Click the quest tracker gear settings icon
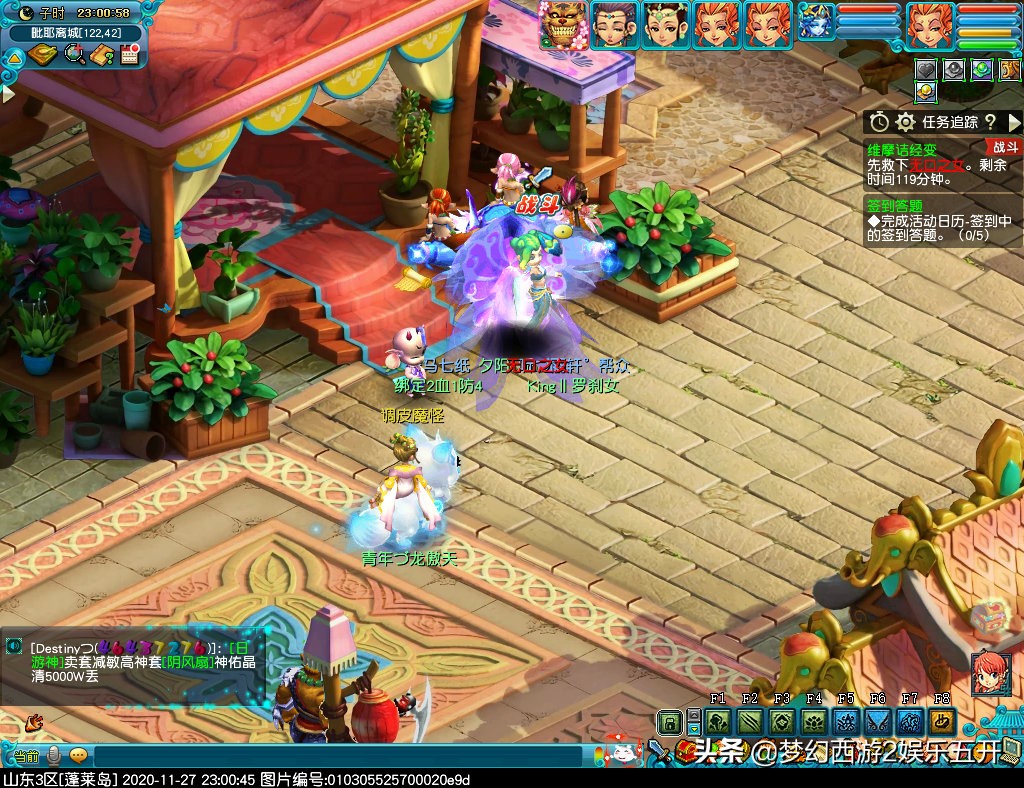Image resolution: width=1024 pixels, height=788 pixels. point(906,122)
